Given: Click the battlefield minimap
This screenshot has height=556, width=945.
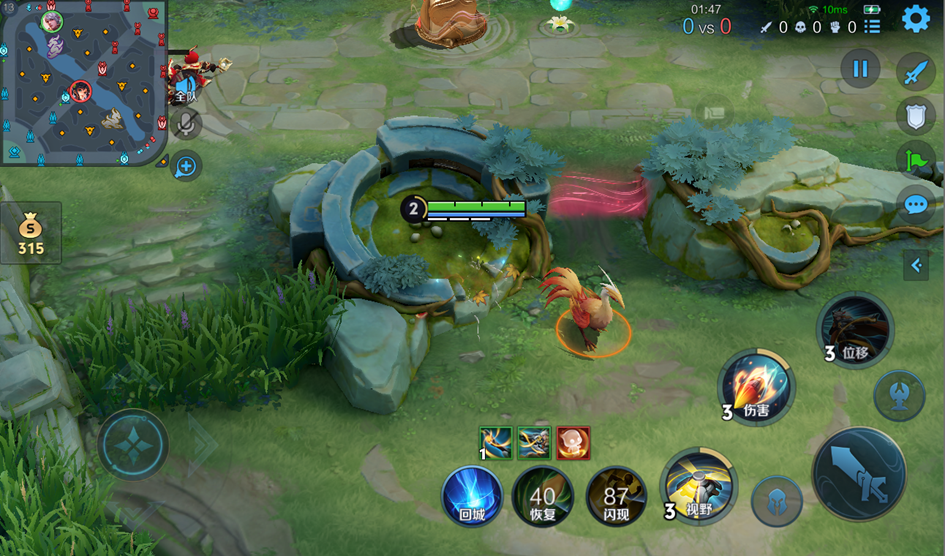Looking at the screenshot, I should point(82,82).
